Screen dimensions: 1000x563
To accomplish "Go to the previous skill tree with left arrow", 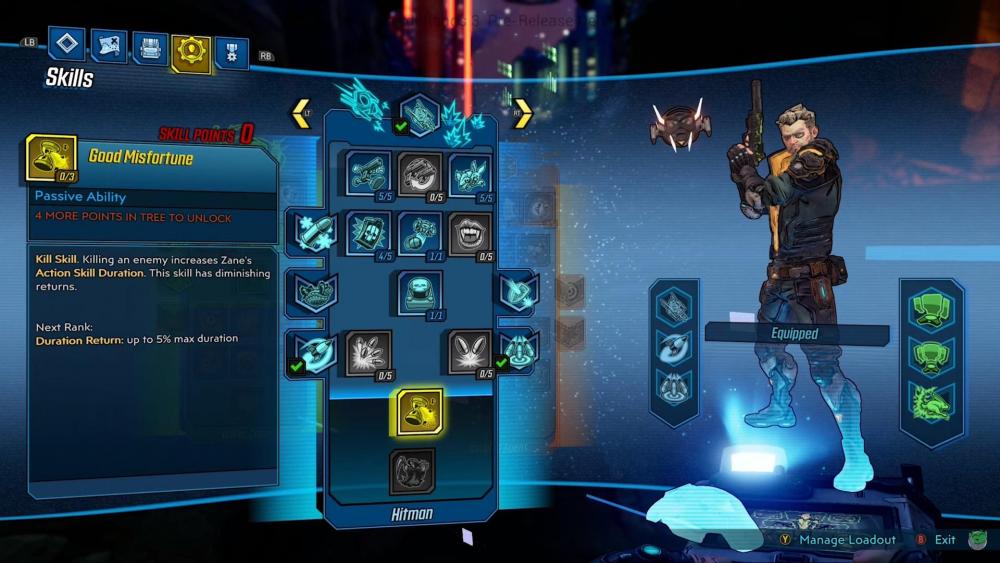I will click(301, 113).
